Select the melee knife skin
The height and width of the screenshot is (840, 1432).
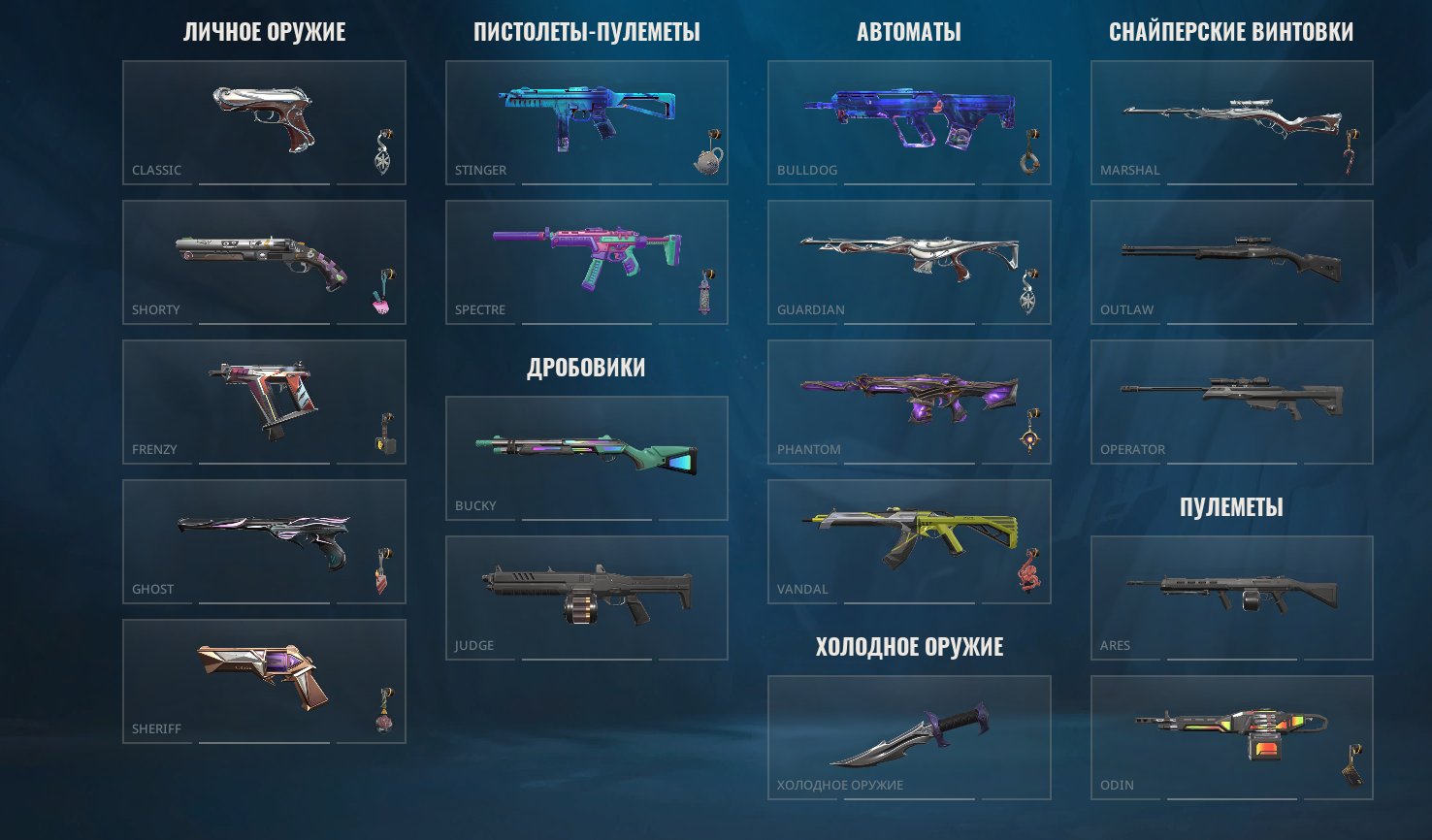click(909, 735)
